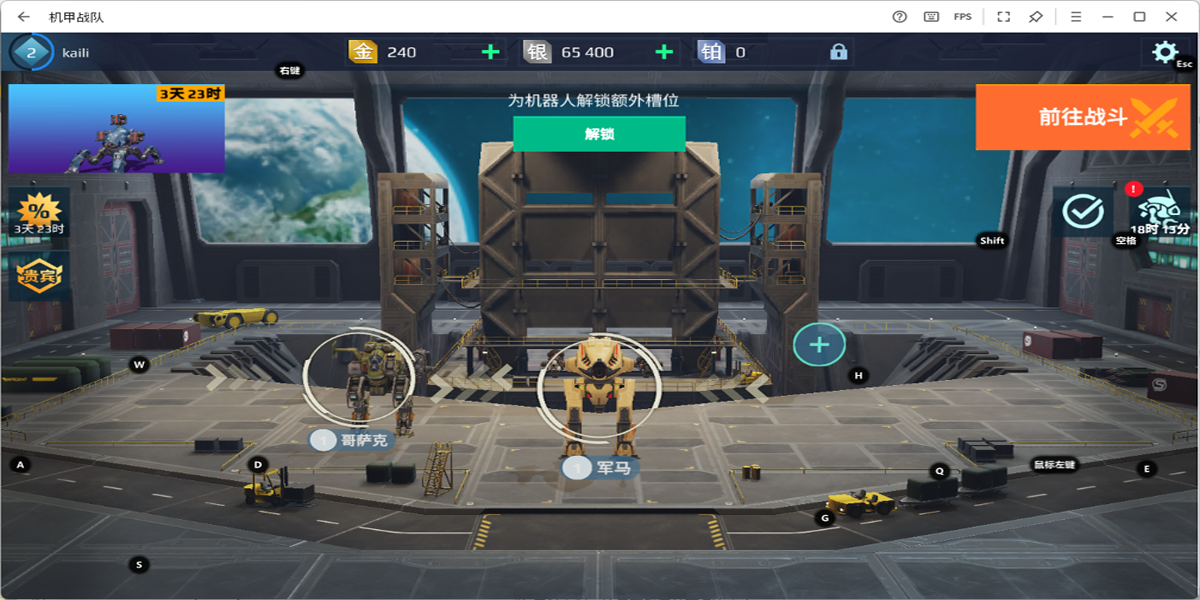Add gold with the plus button
1200x600 pixels.
(491, 52)
